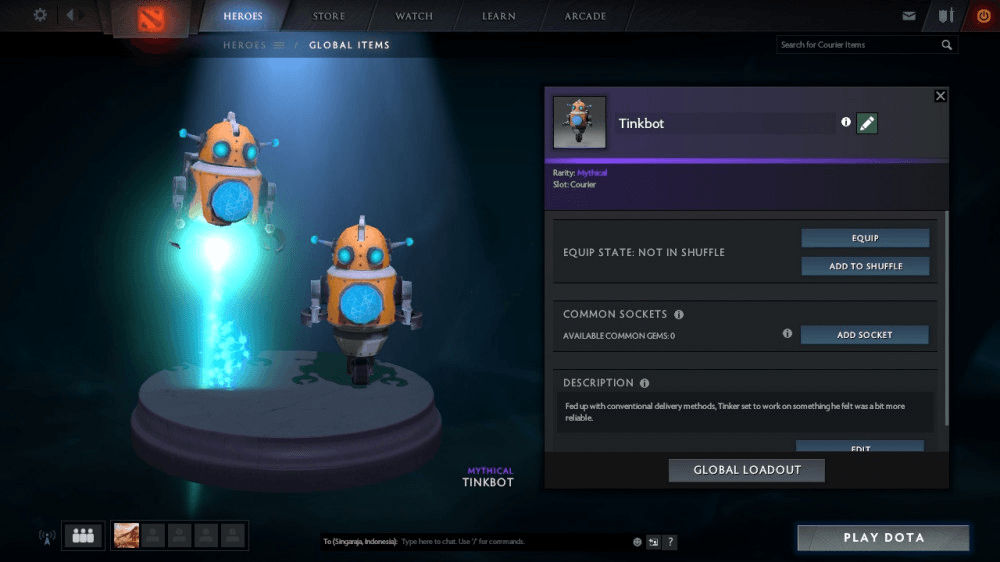Start a match with Play Dota
The height and width of the screenshot is (562, 1000).
click(883, 538)
